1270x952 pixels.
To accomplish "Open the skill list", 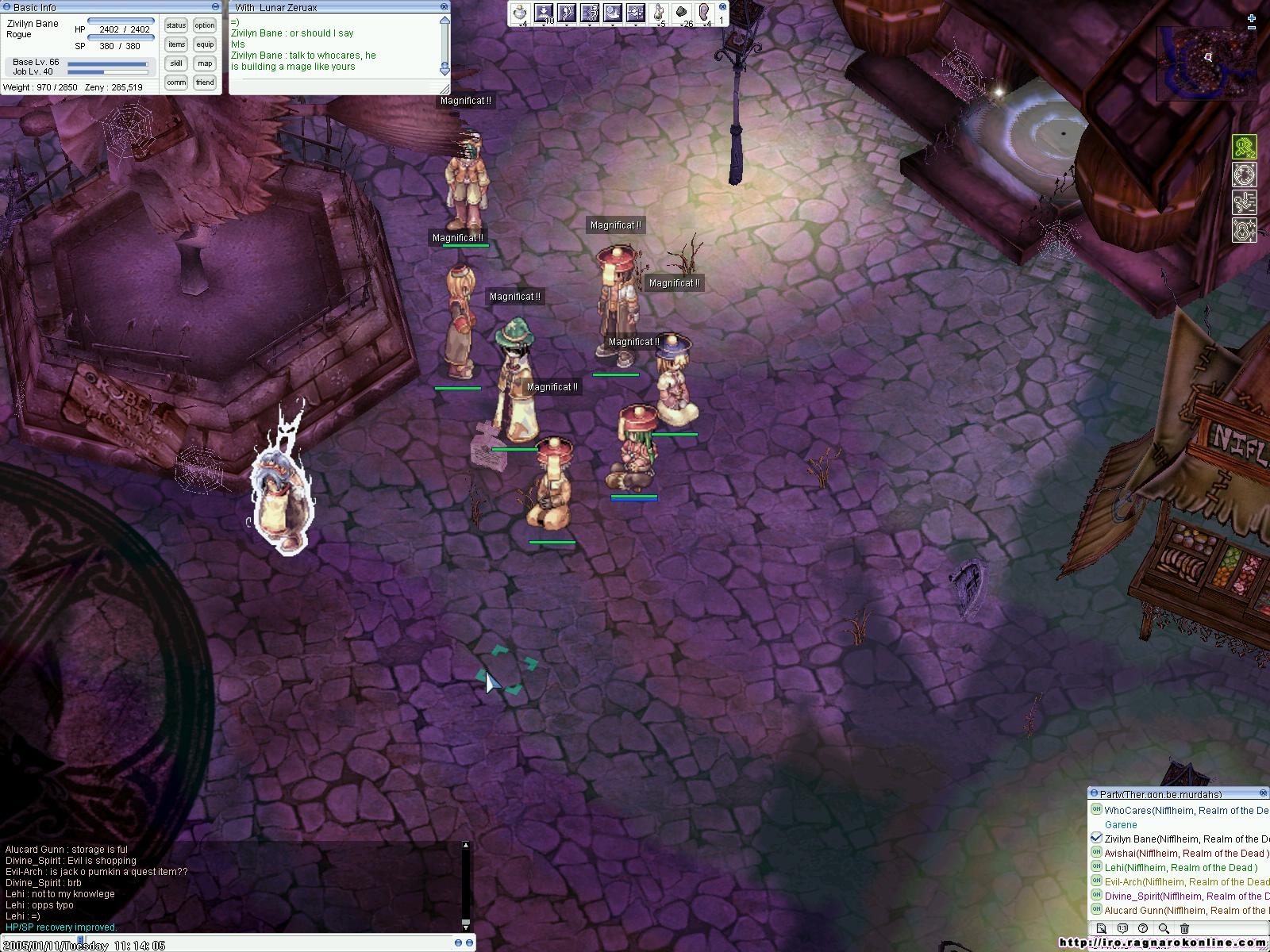I will [x=176, y=63].
